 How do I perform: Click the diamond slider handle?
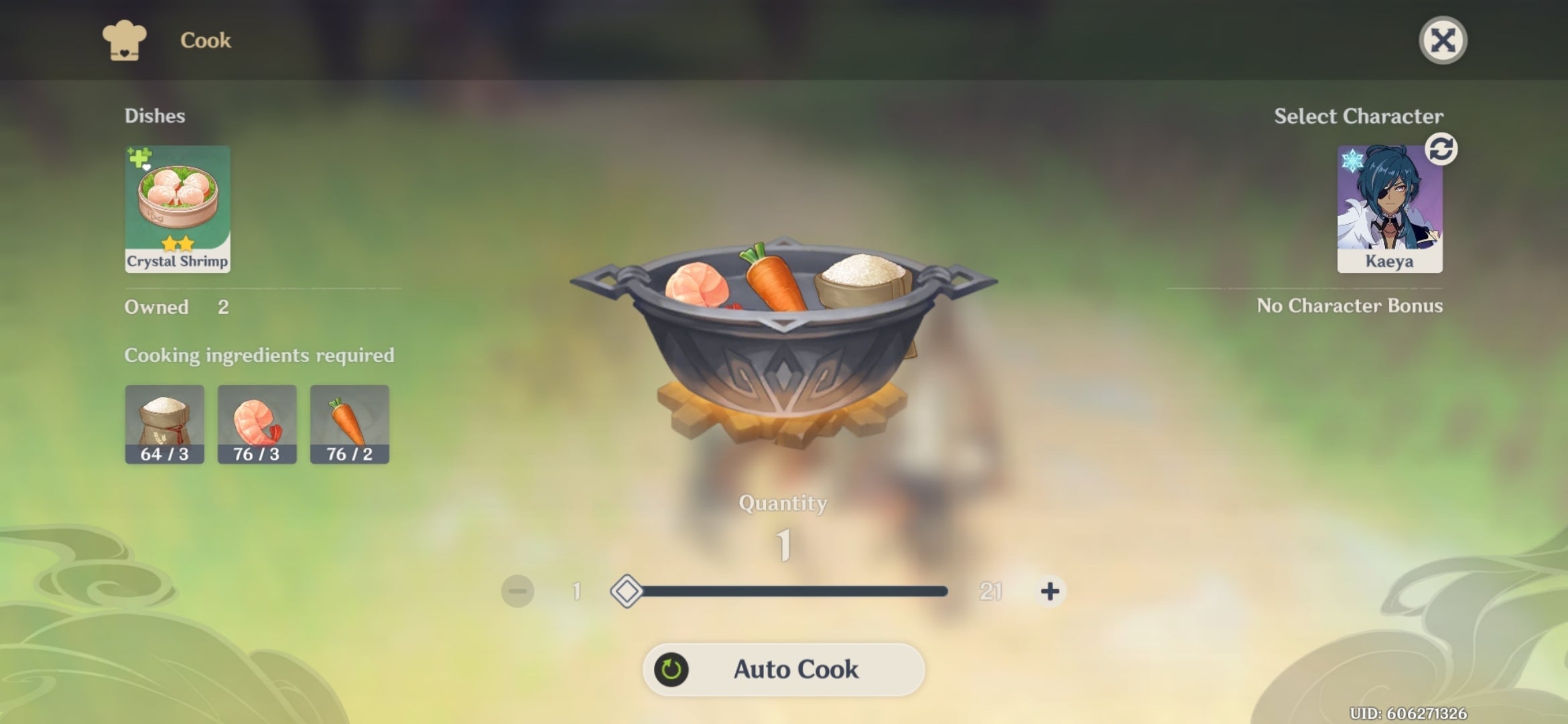(628, 591)
